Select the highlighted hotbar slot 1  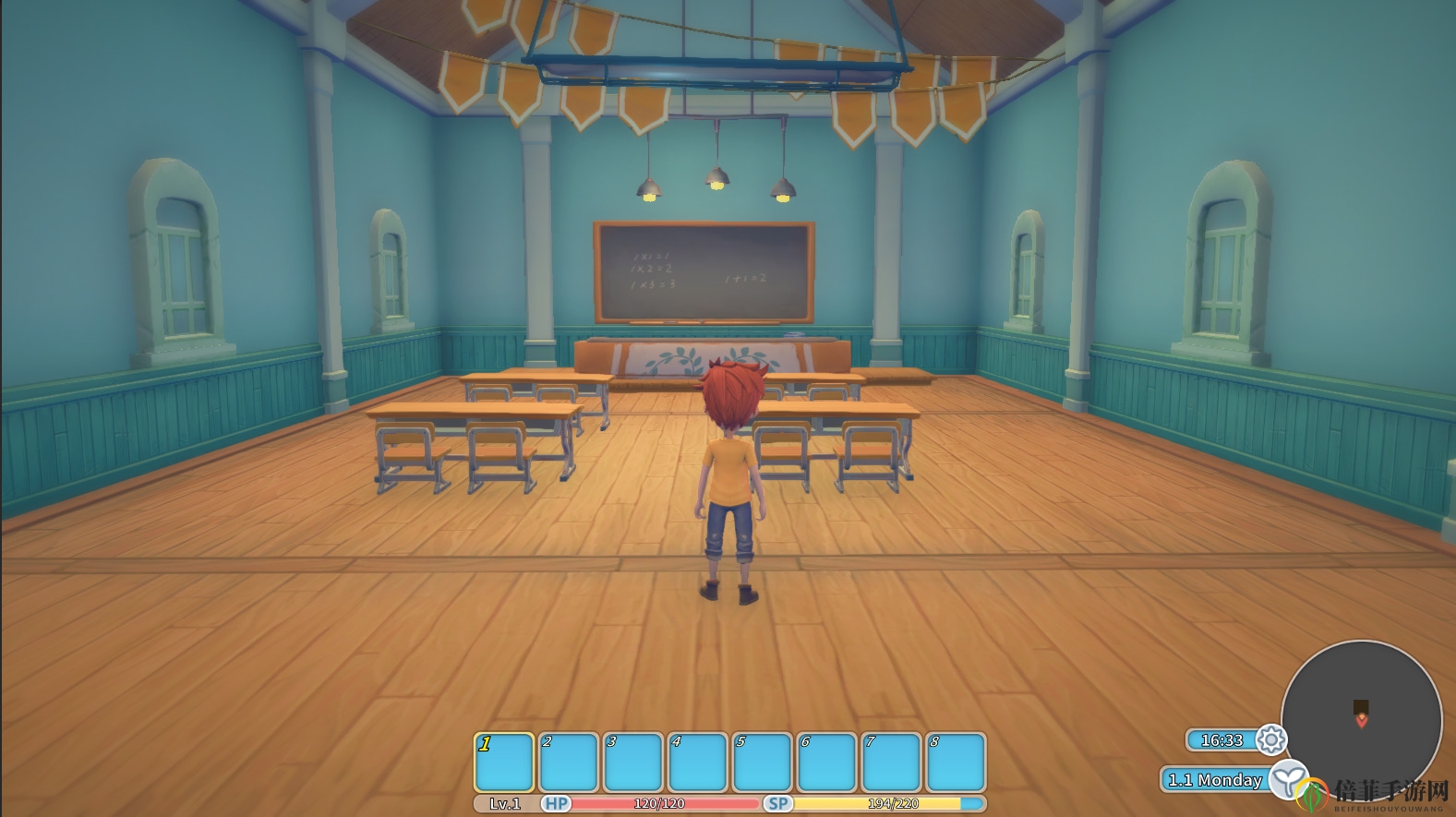tap(504, 763)
